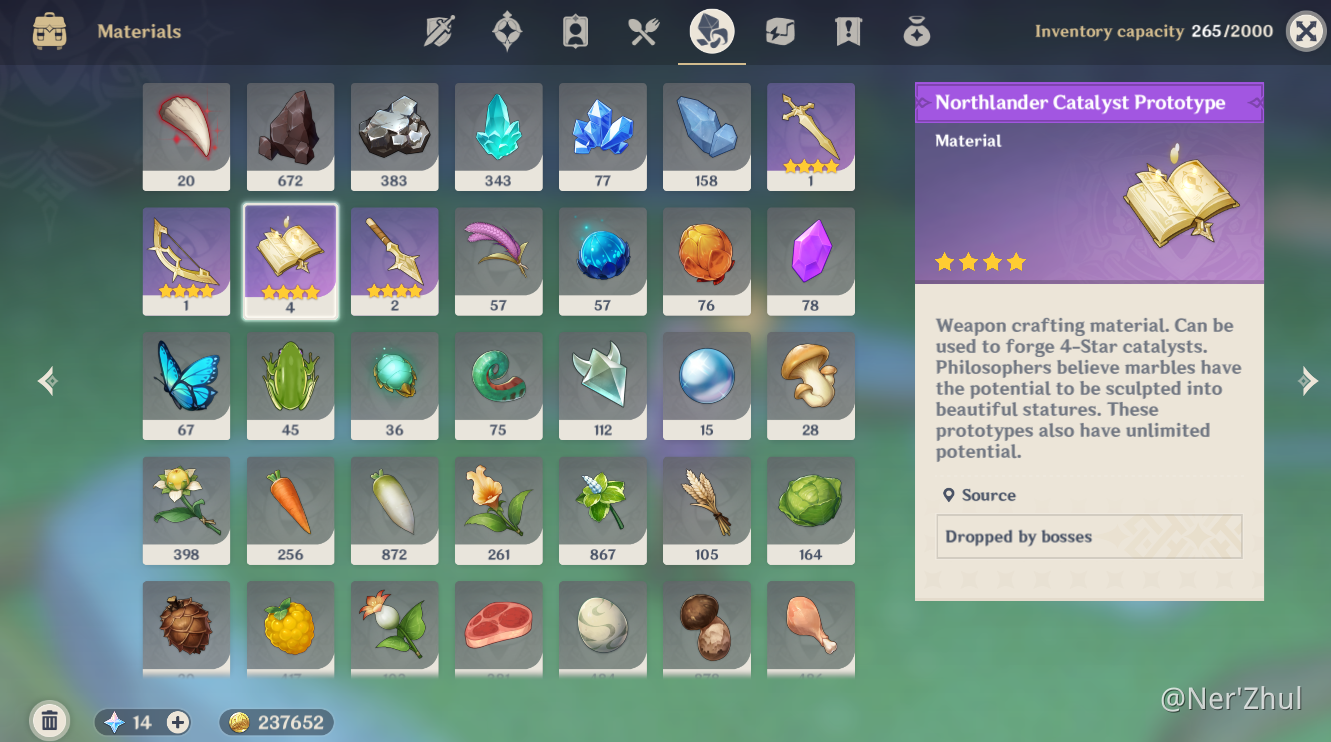The height and width of the screenshot is (742, 1331).
Task: Switch to the Food tab
Action: pos(643,32)
